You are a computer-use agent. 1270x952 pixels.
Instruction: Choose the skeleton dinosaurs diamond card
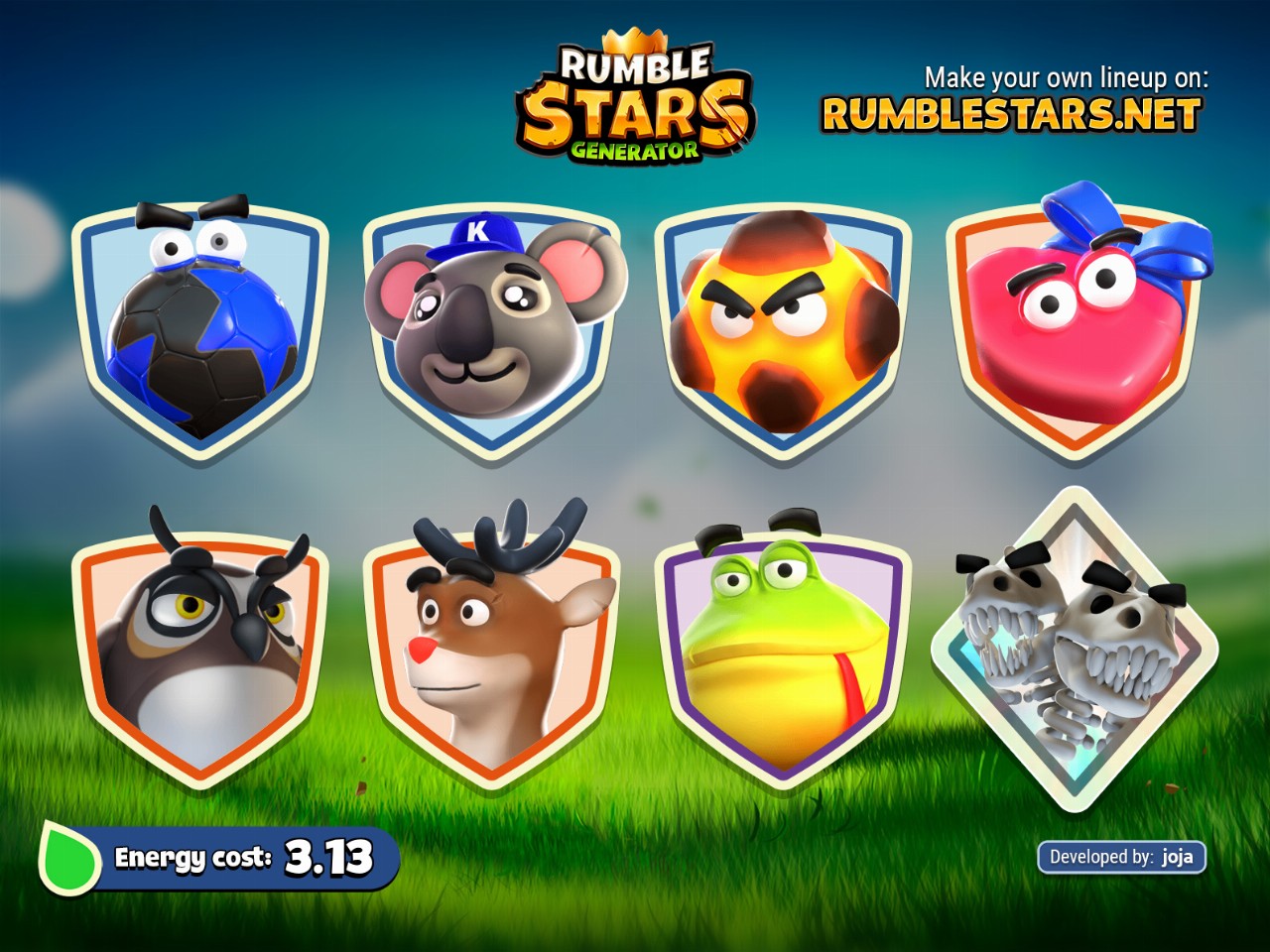point(1075,650)
